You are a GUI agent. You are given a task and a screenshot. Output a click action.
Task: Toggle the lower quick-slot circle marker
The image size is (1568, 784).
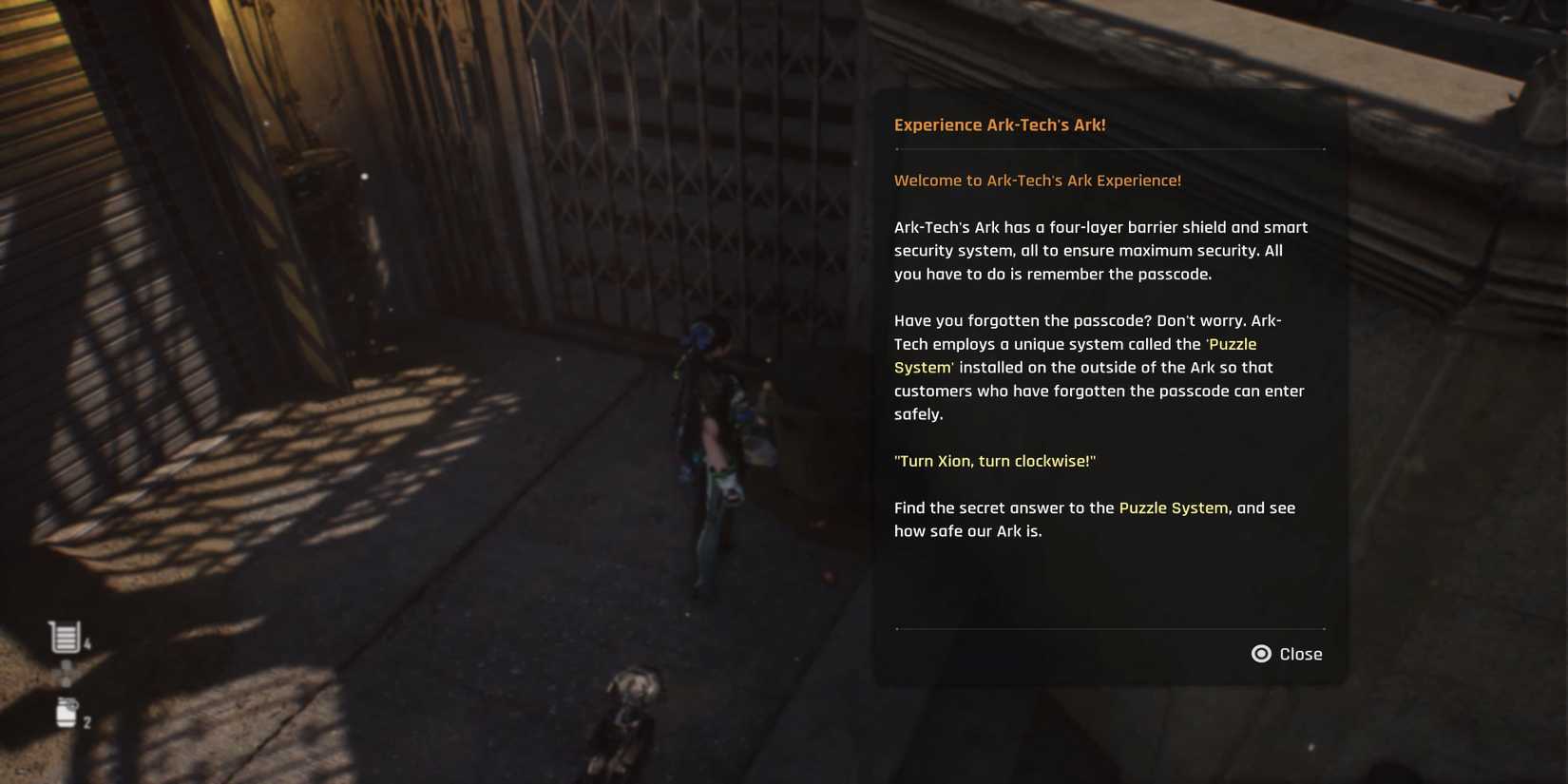point(65,680)
